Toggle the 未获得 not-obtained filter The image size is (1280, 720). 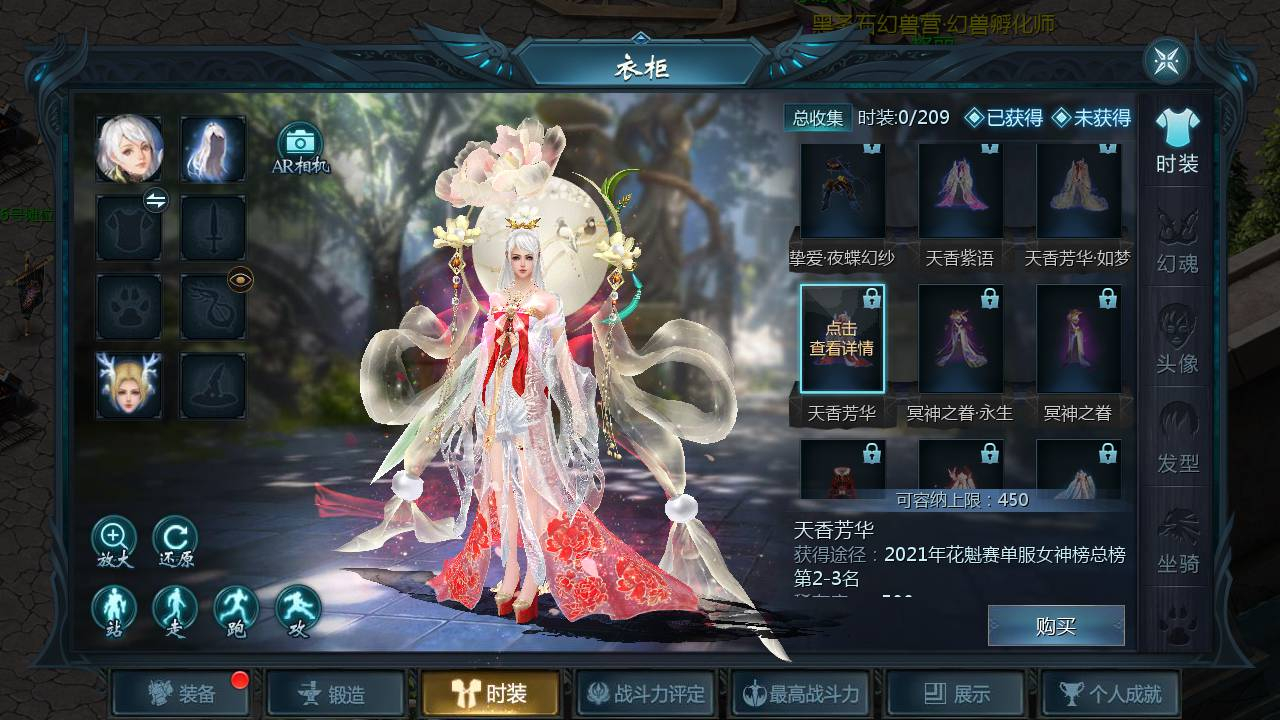(1091, 118)
